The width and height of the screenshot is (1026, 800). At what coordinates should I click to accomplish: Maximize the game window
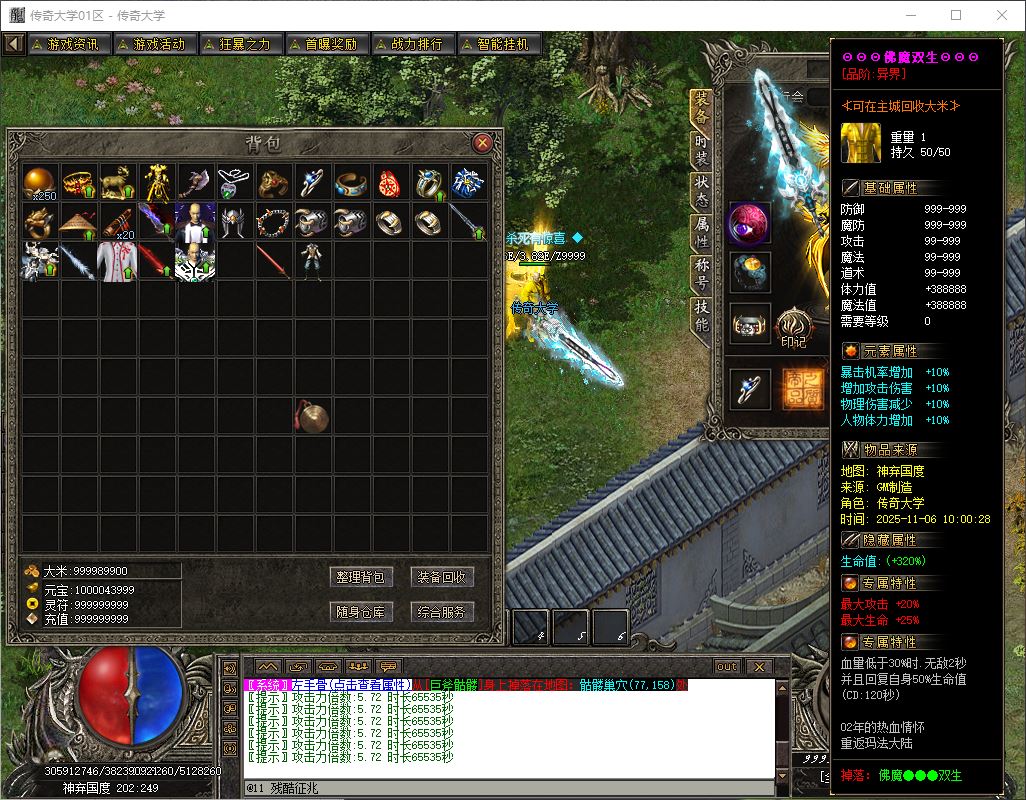point(955,15)
